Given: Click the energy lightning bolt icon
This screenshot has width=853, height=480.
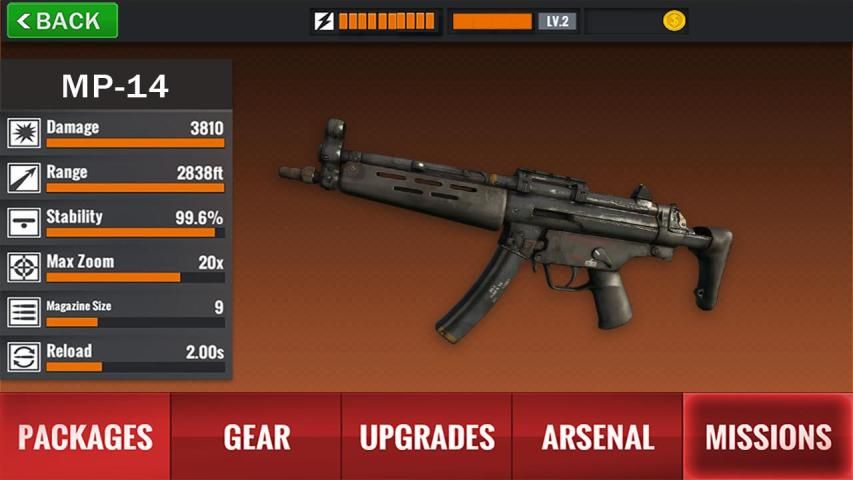Looking at the screenshot, I should click(x=324, y=21).
